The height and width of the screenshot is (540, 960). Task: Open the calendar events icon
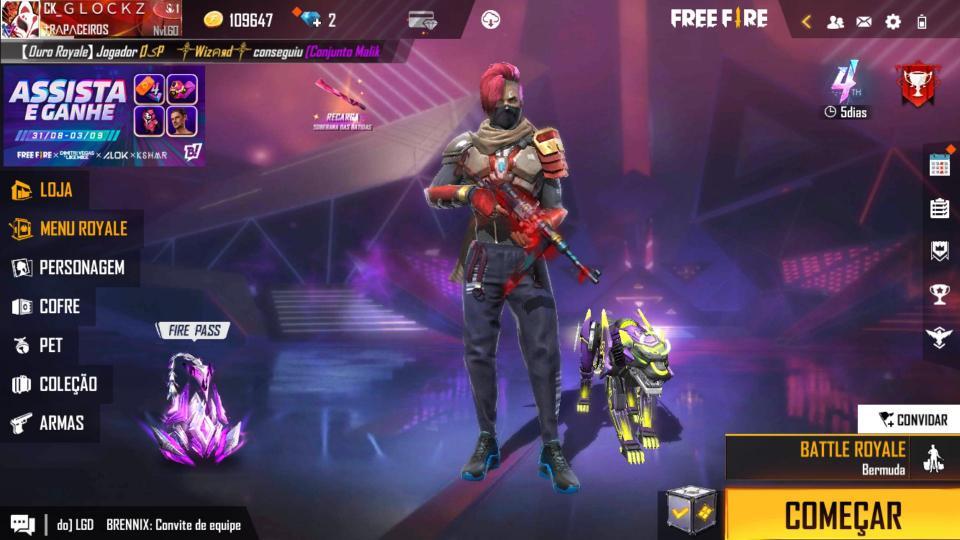939,166
